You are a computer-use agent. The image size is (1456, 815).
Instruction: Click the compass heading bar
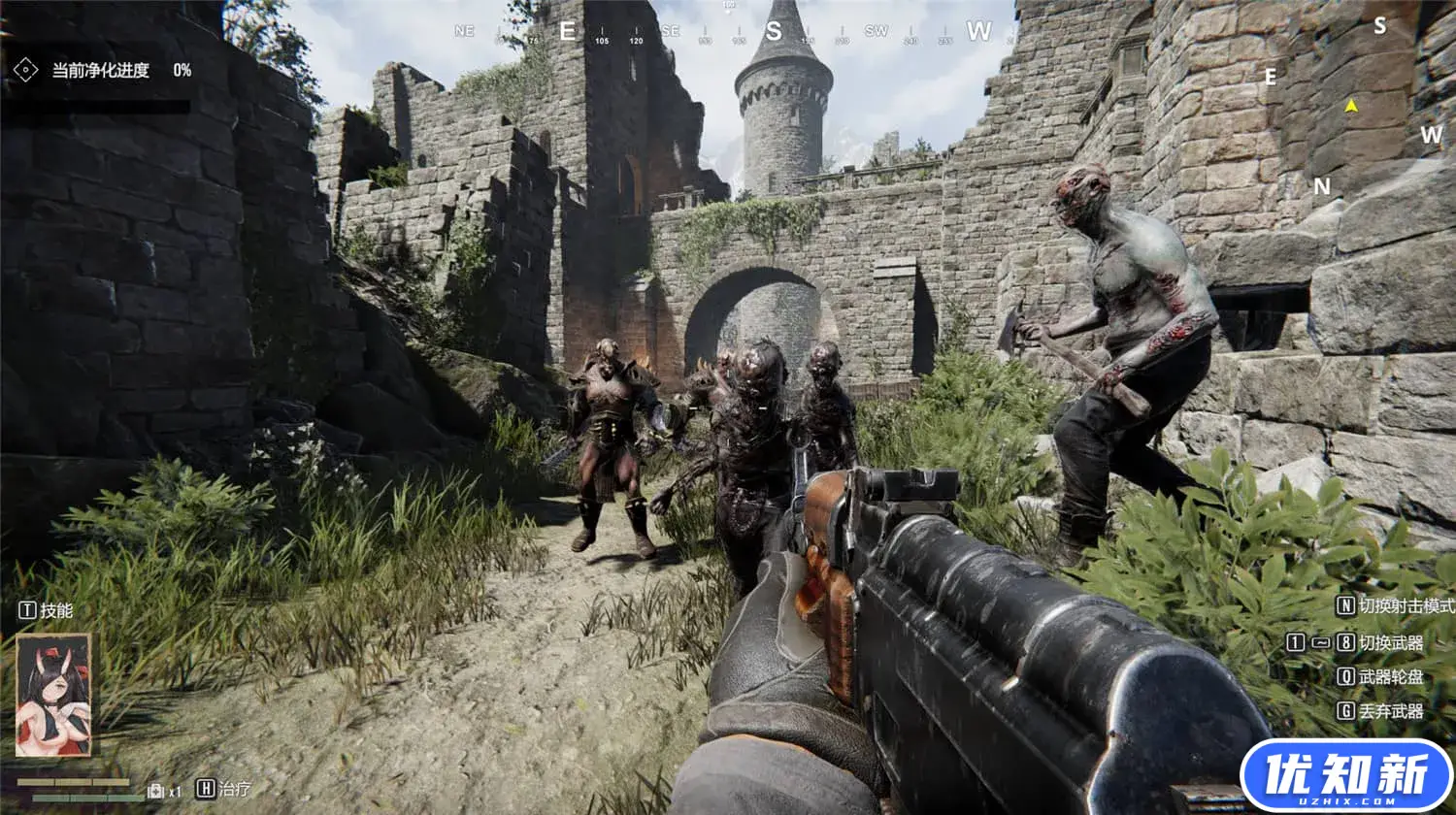[728, 31]
